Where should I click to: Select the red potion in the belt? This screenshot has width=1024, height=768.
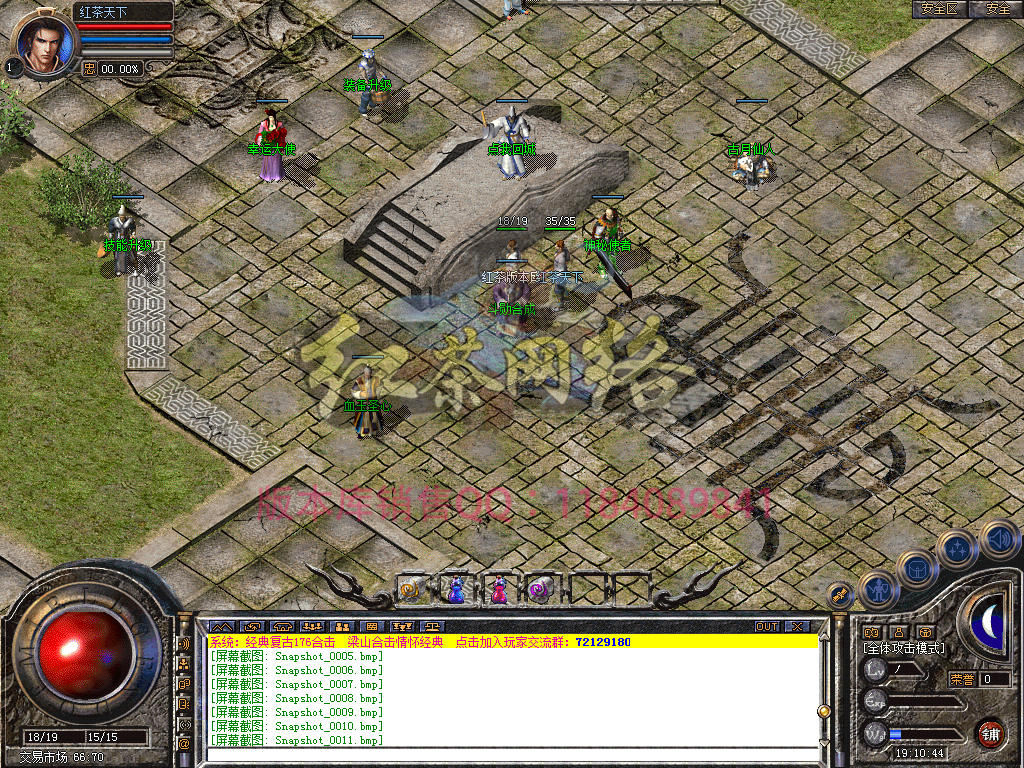point(498,590)
